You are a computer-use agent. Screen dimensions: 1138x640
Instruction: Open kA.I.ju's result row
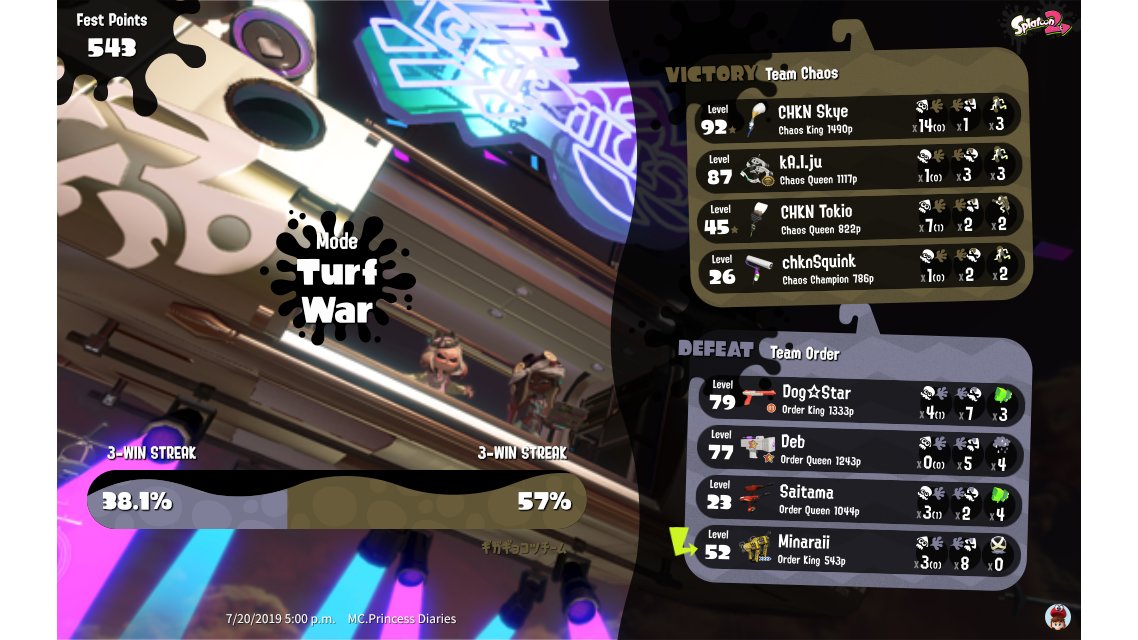(858, 169)
